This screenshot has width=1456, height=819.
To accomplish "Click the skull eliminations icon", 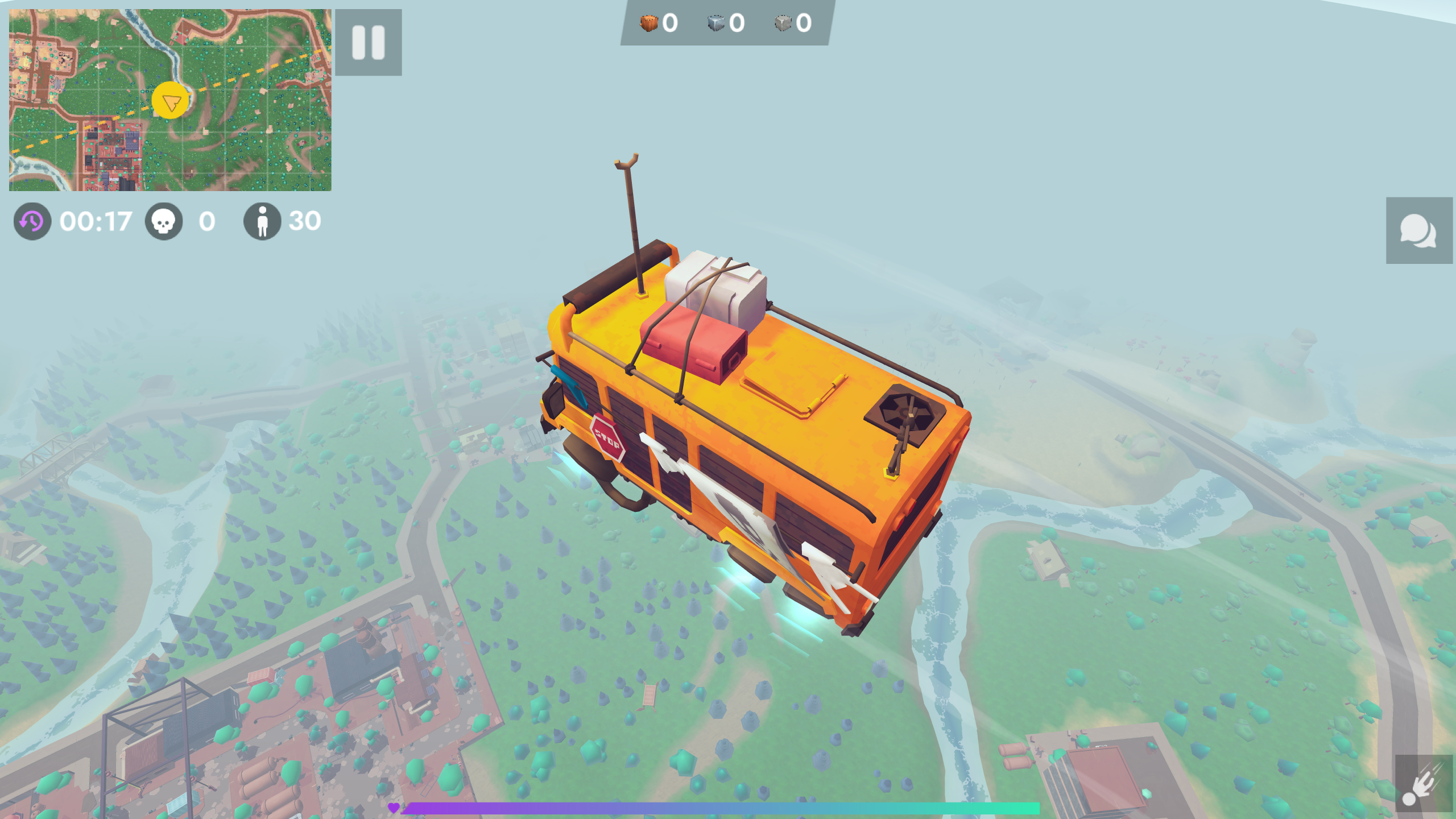I will [164, 222].
